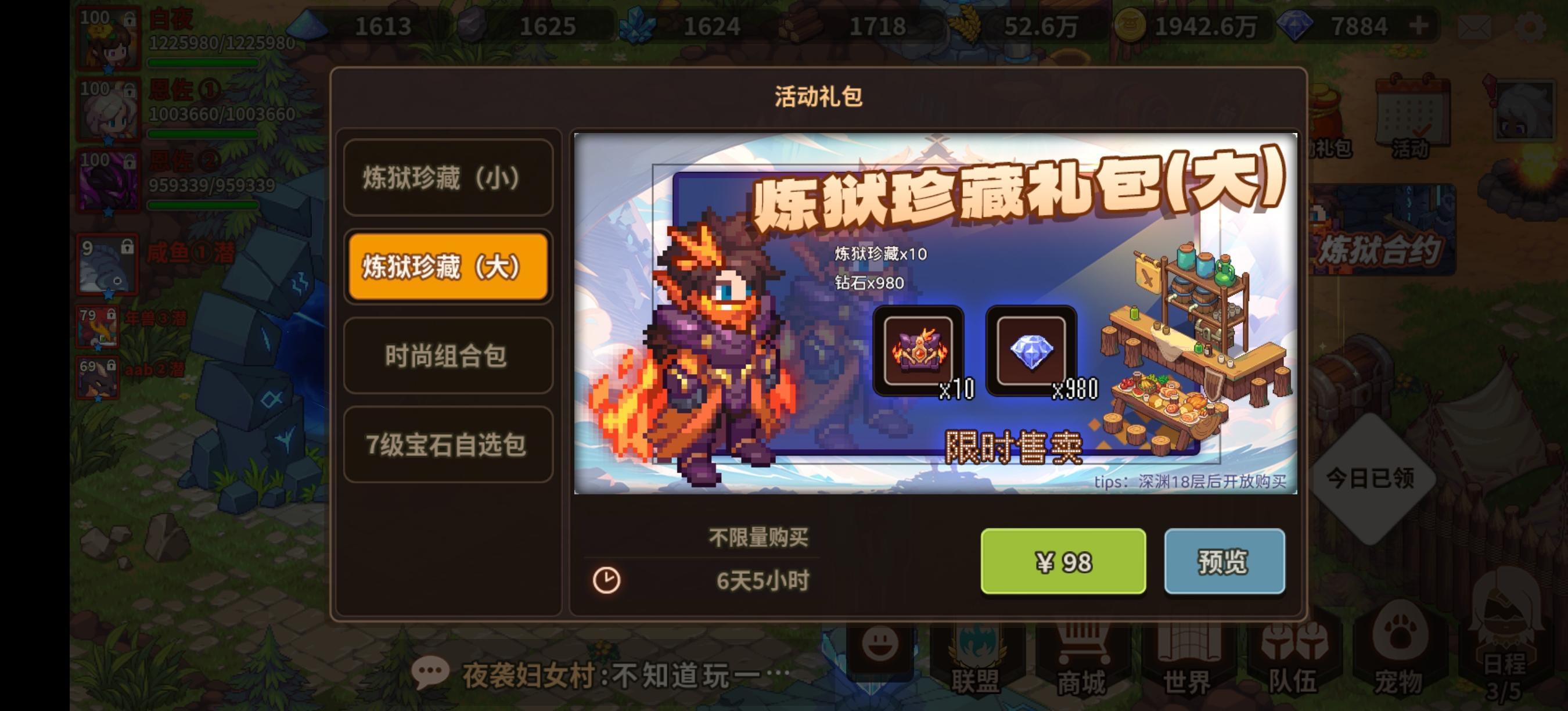Image resolution: width=1568 pixels, height=711 pixels.
Task: Switch to the 时尚组合包 tab
Action: [448, 356]
